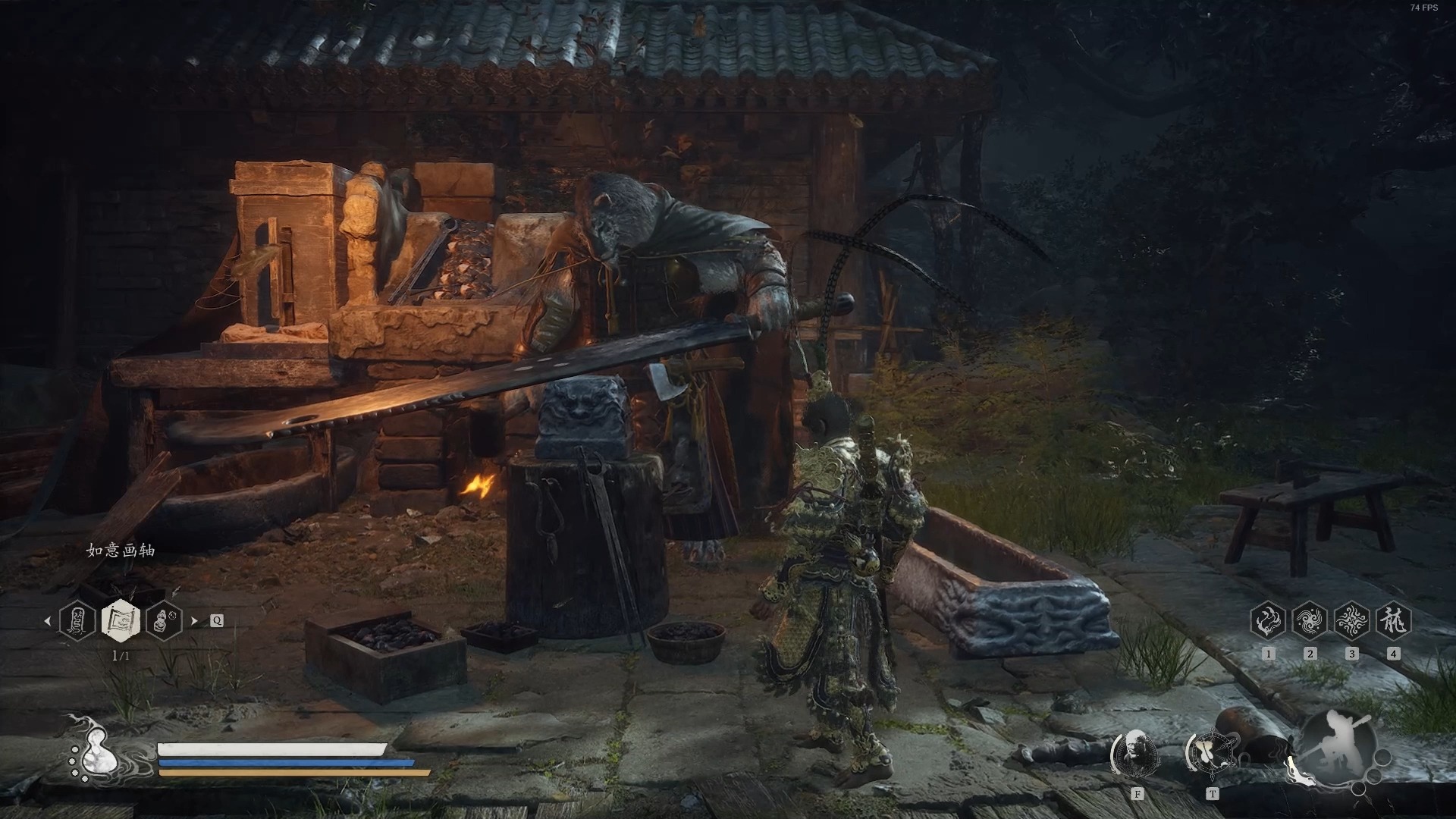Cast the swirling wind spell in slot 2
The height and width of the screenshot is (819, 1456).
[x=1310, y=622]
